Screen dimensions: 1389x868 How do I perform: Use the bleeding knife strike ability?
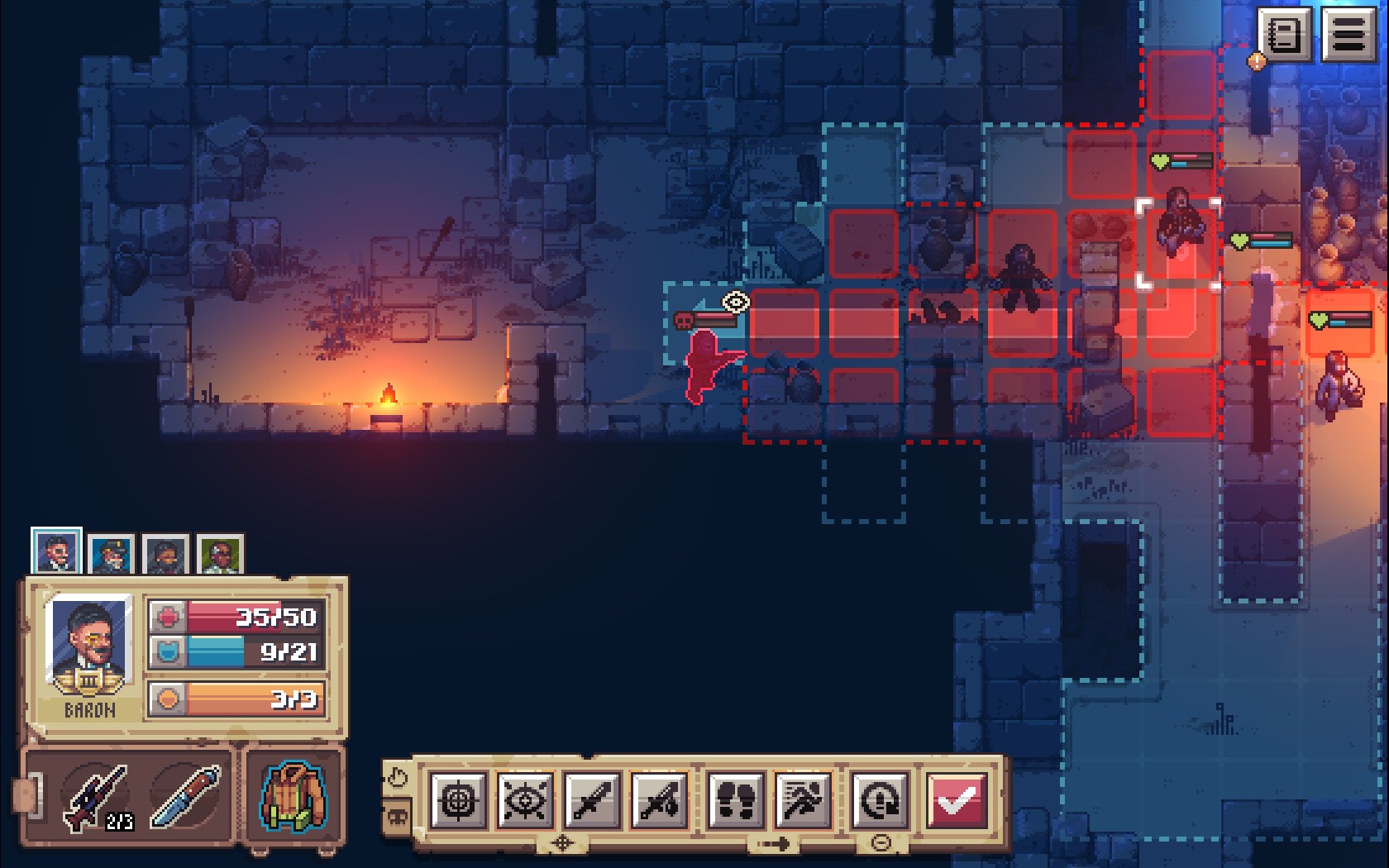[x=660, y=800]
